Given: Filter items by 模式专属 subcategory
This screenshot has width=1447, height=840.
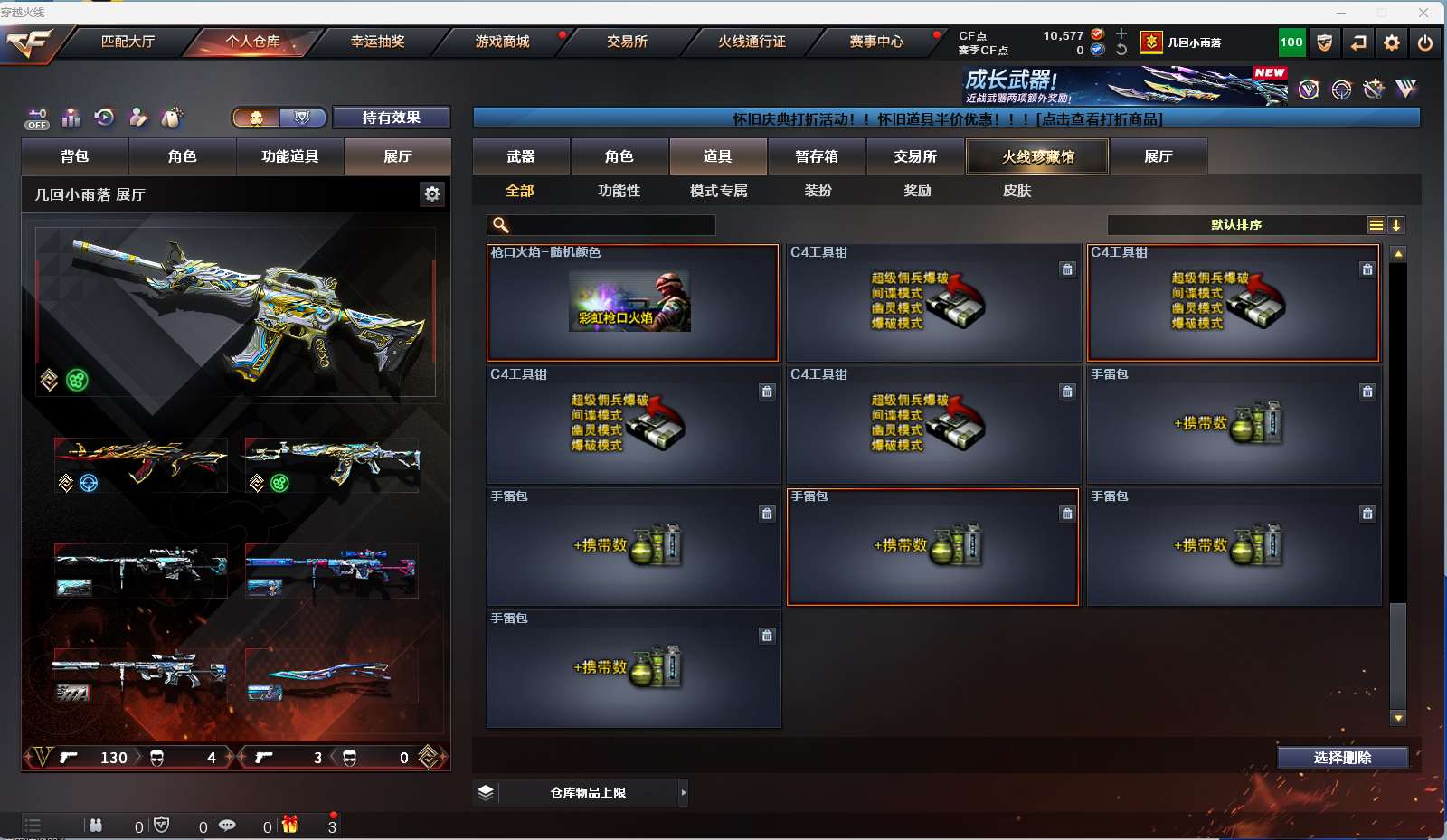Looking at the screenshot, I should (x=718, y=191).
